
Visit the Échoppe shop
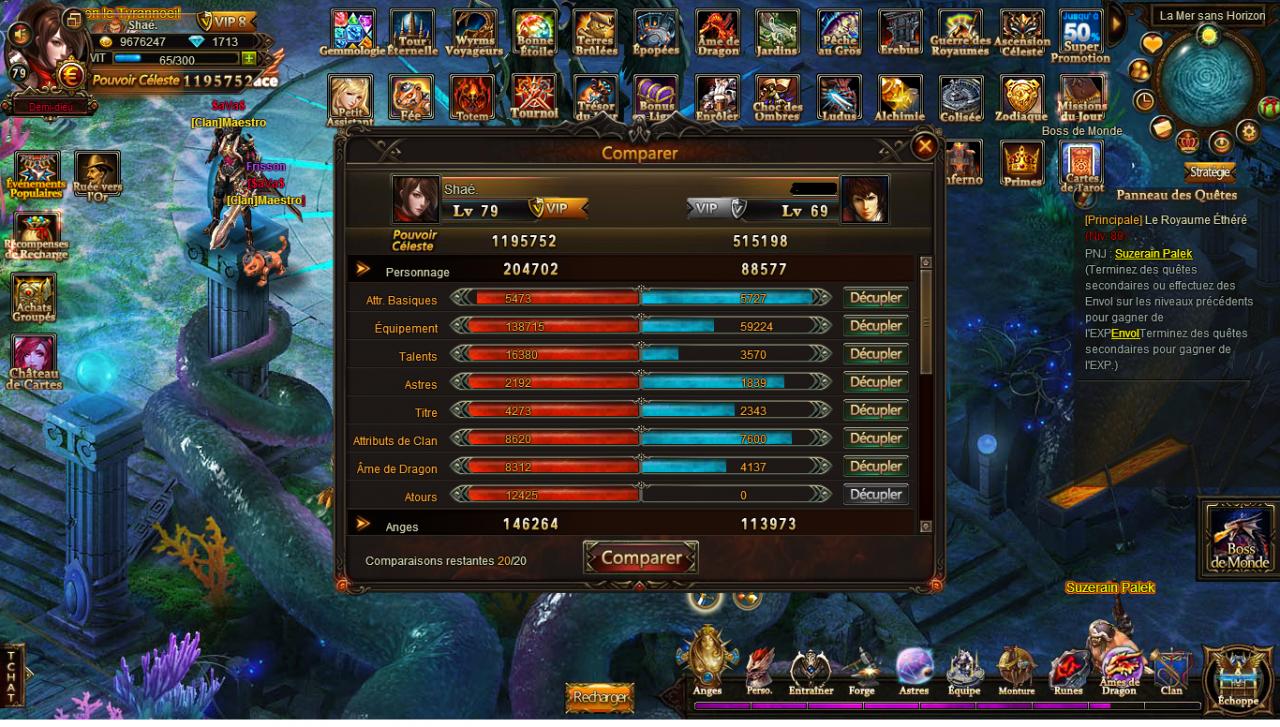pos(1237,678)
